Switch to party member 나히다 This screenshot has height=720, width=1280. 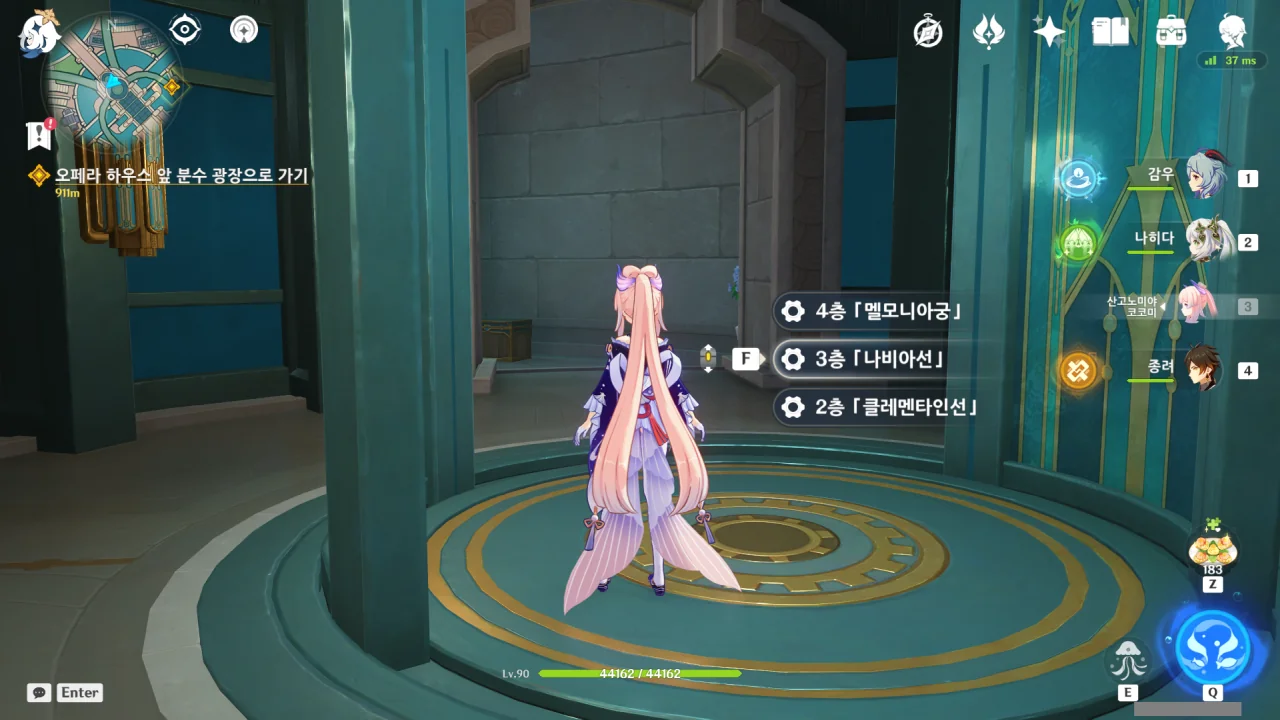(1204, 241)
